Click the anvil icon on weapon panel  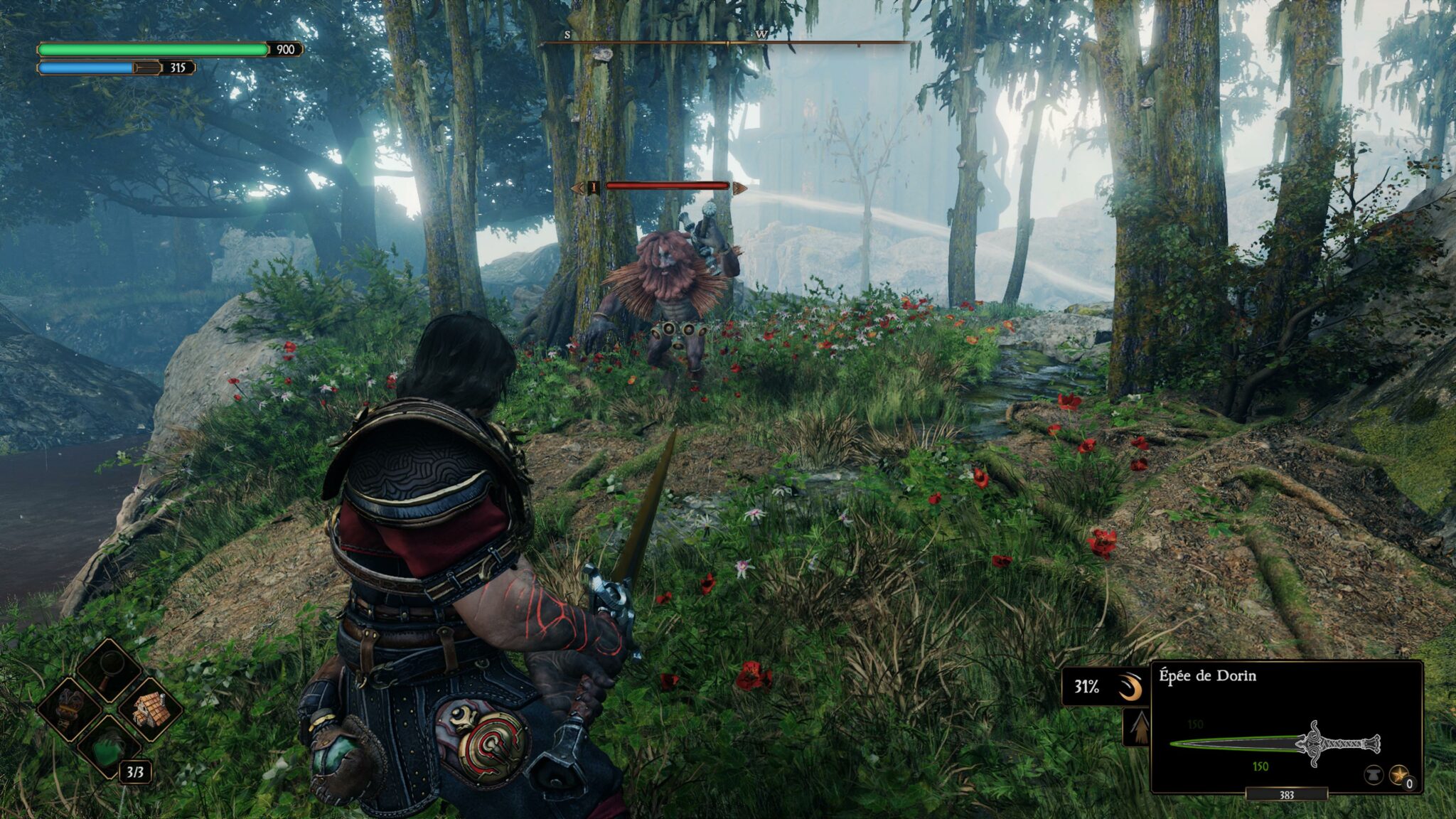pos(1374,773)
